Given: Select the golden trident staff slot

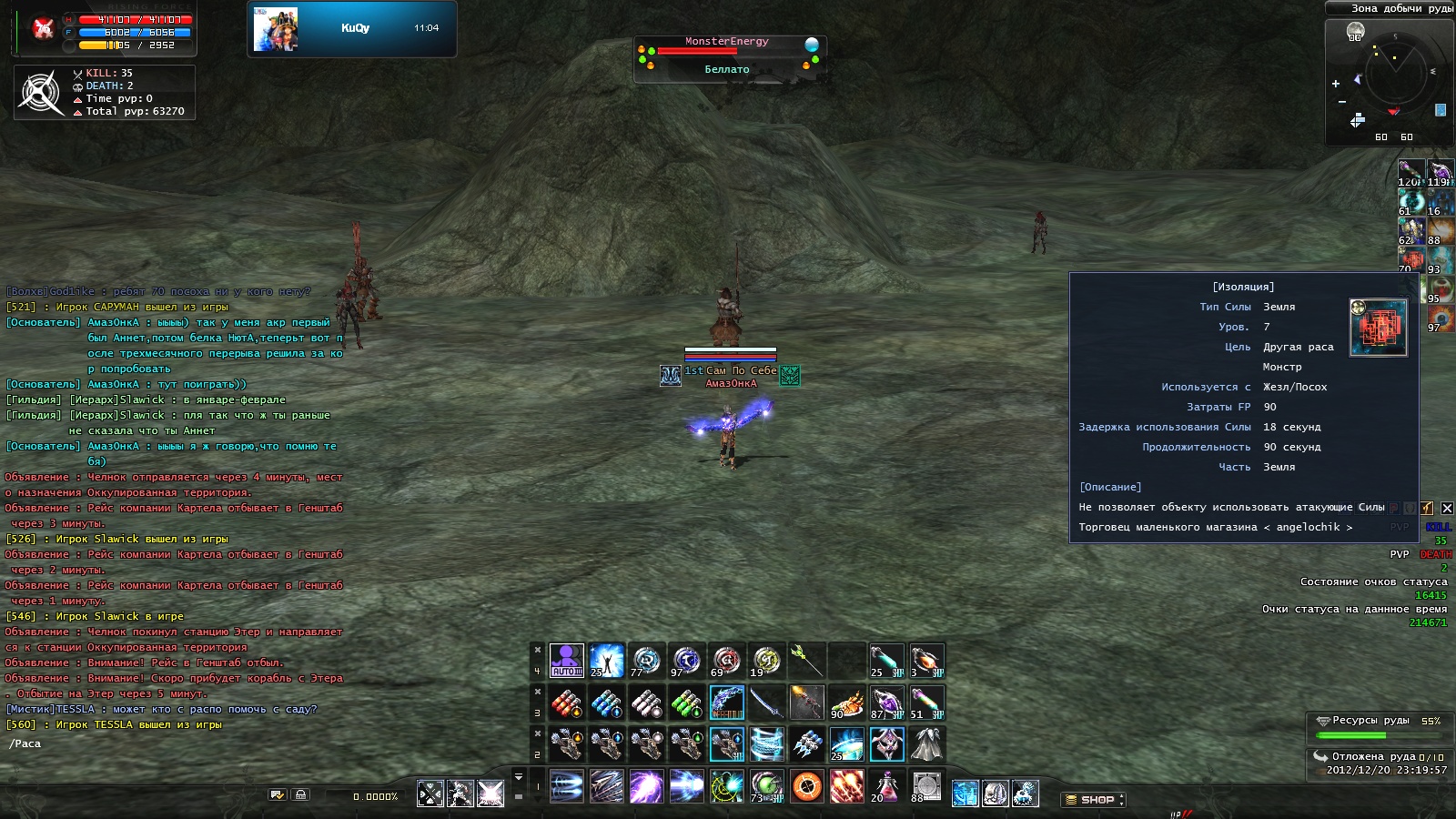Looking at the screenshot, I should coord(806,661).
